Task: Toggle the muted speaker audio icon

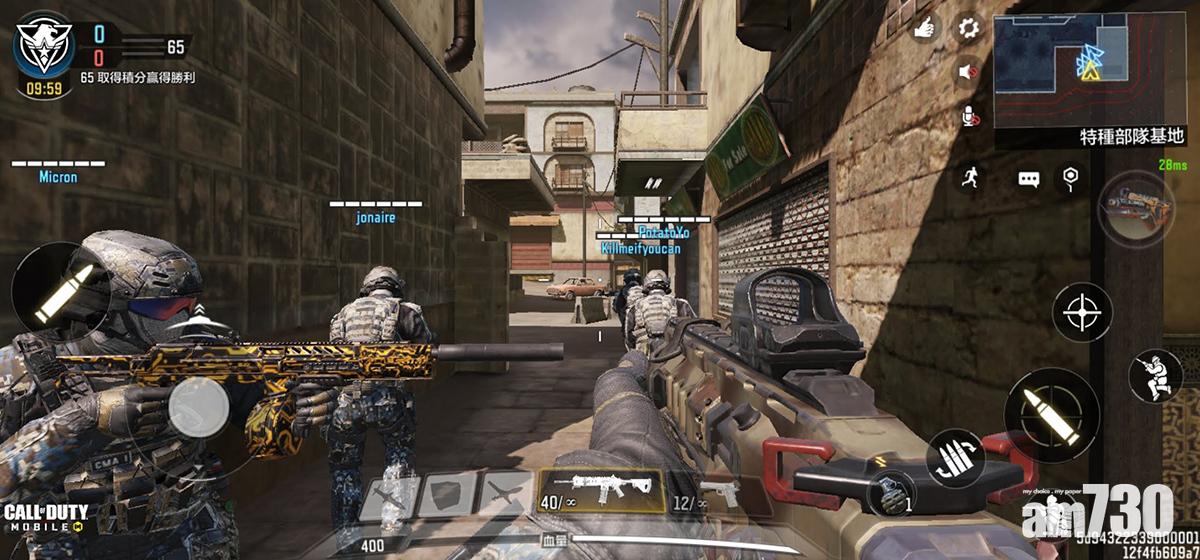Action: coord(968,72)
